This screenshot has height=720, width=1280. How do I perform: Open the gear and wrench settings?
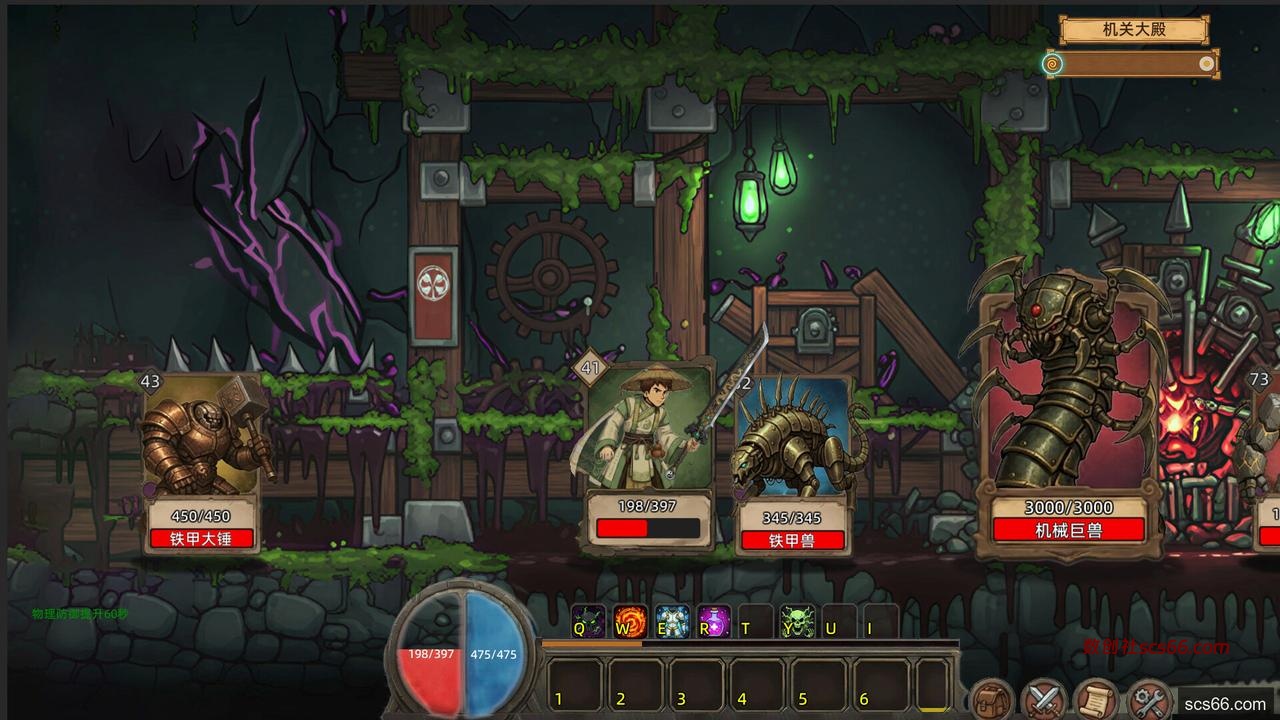coord(1149,699)
